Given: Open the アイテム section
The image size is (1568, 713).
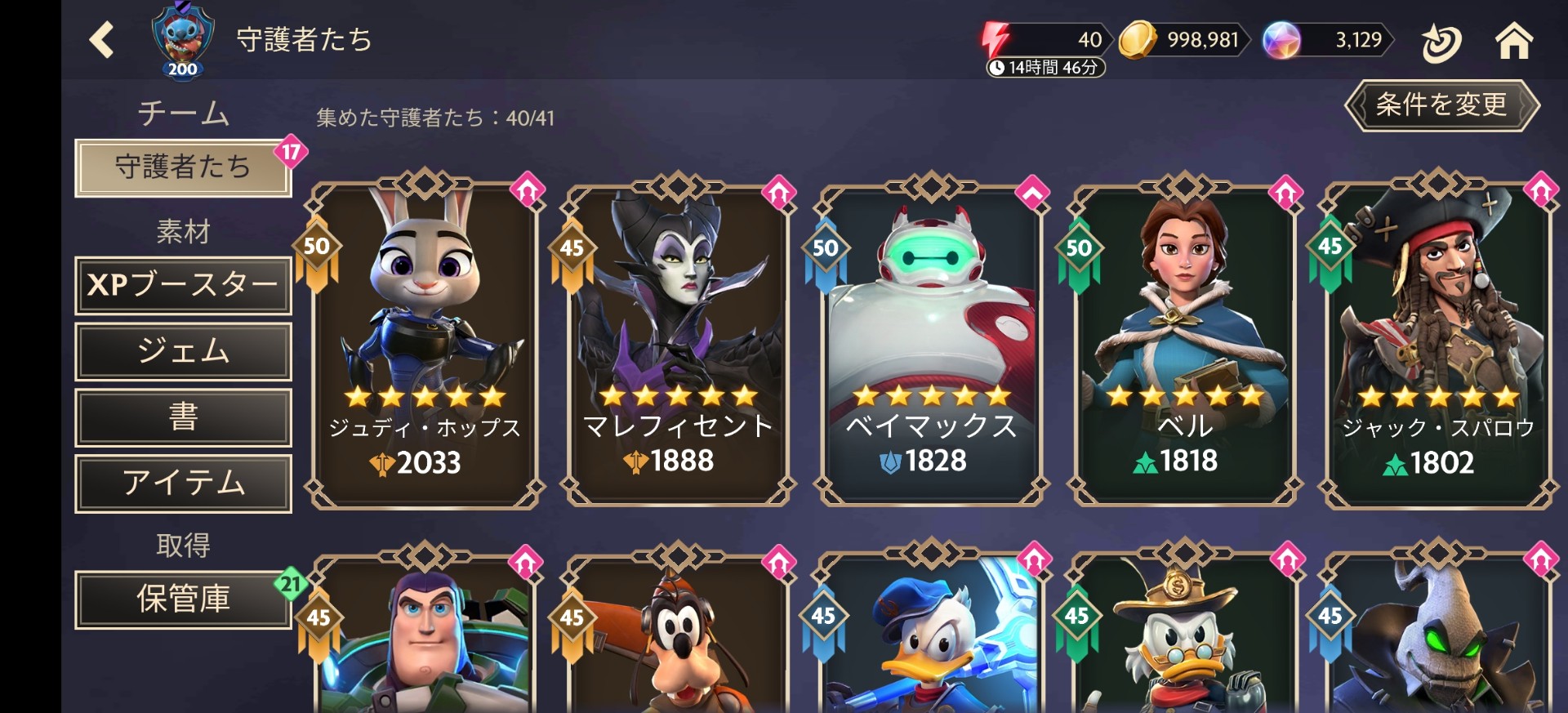Looking at the screenshot, I should click(x=183, y=484).
